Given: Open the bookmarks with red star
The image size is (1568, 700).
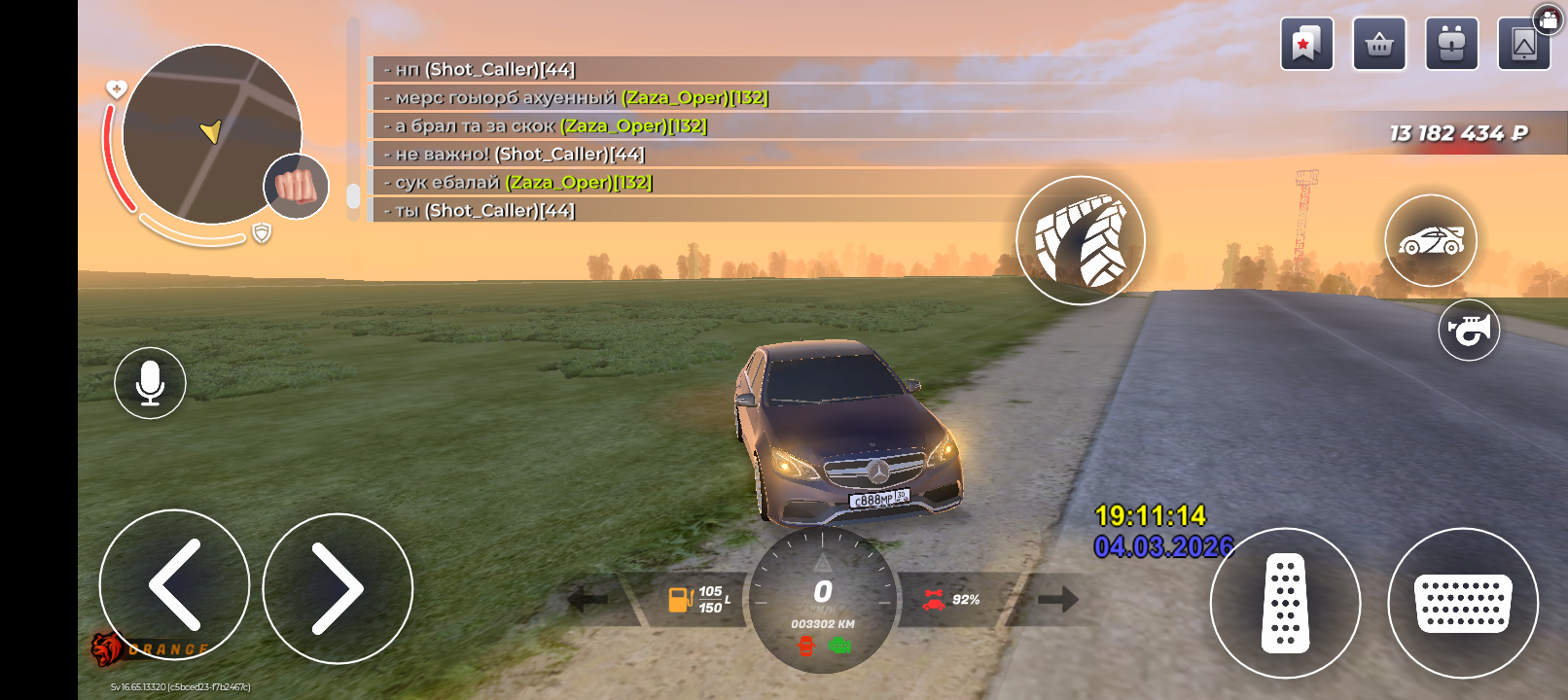Looking at the screenshot, I should 1306,44.
